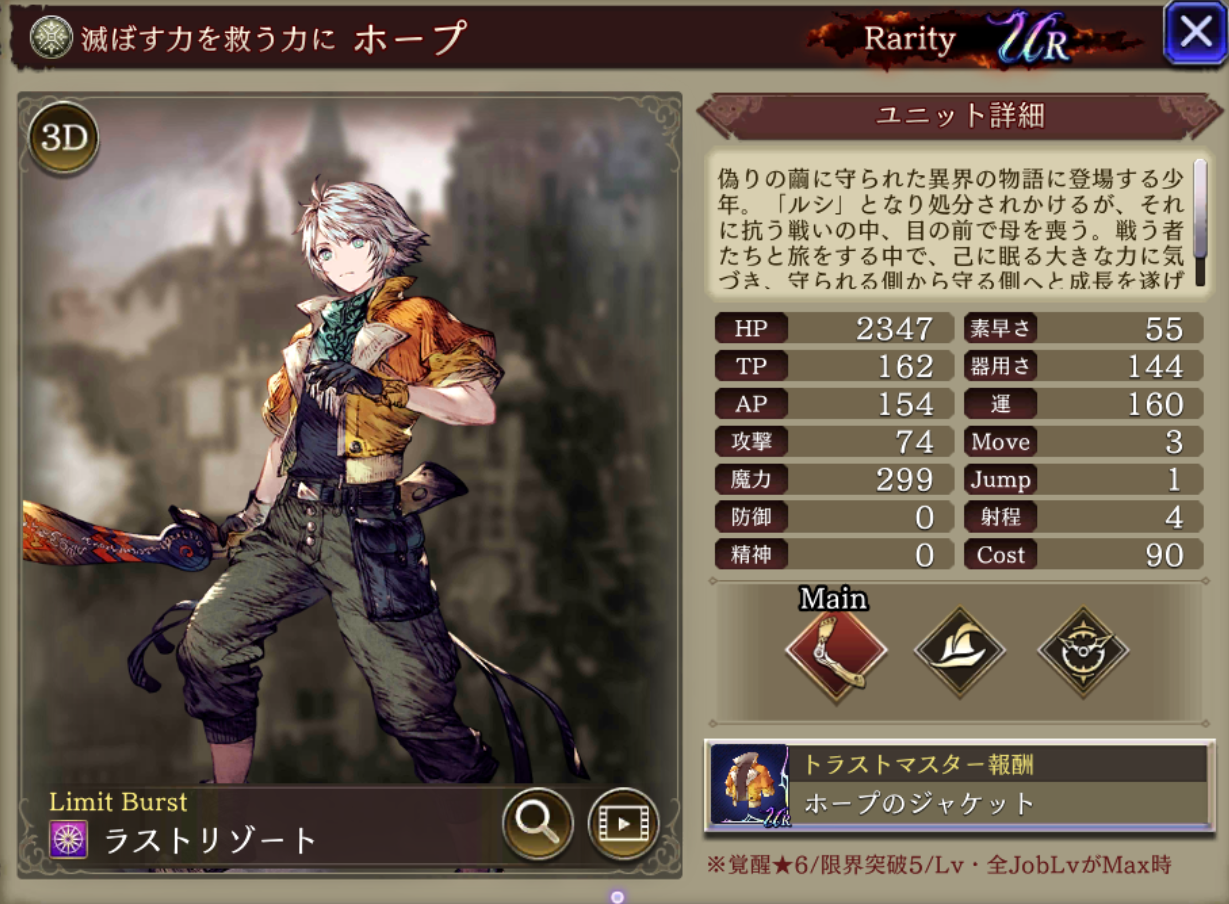Toggle the 3D model view
Screen dimensions: 1229x904
click(x=64, y=138)
